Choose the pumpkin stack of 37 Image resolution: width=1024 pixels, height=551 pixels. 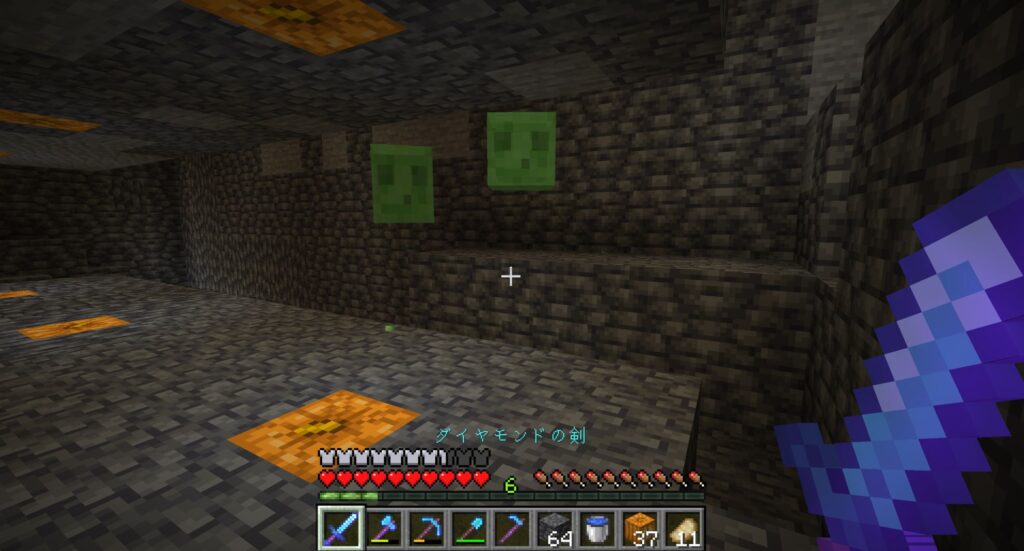(x=640, y=526)
